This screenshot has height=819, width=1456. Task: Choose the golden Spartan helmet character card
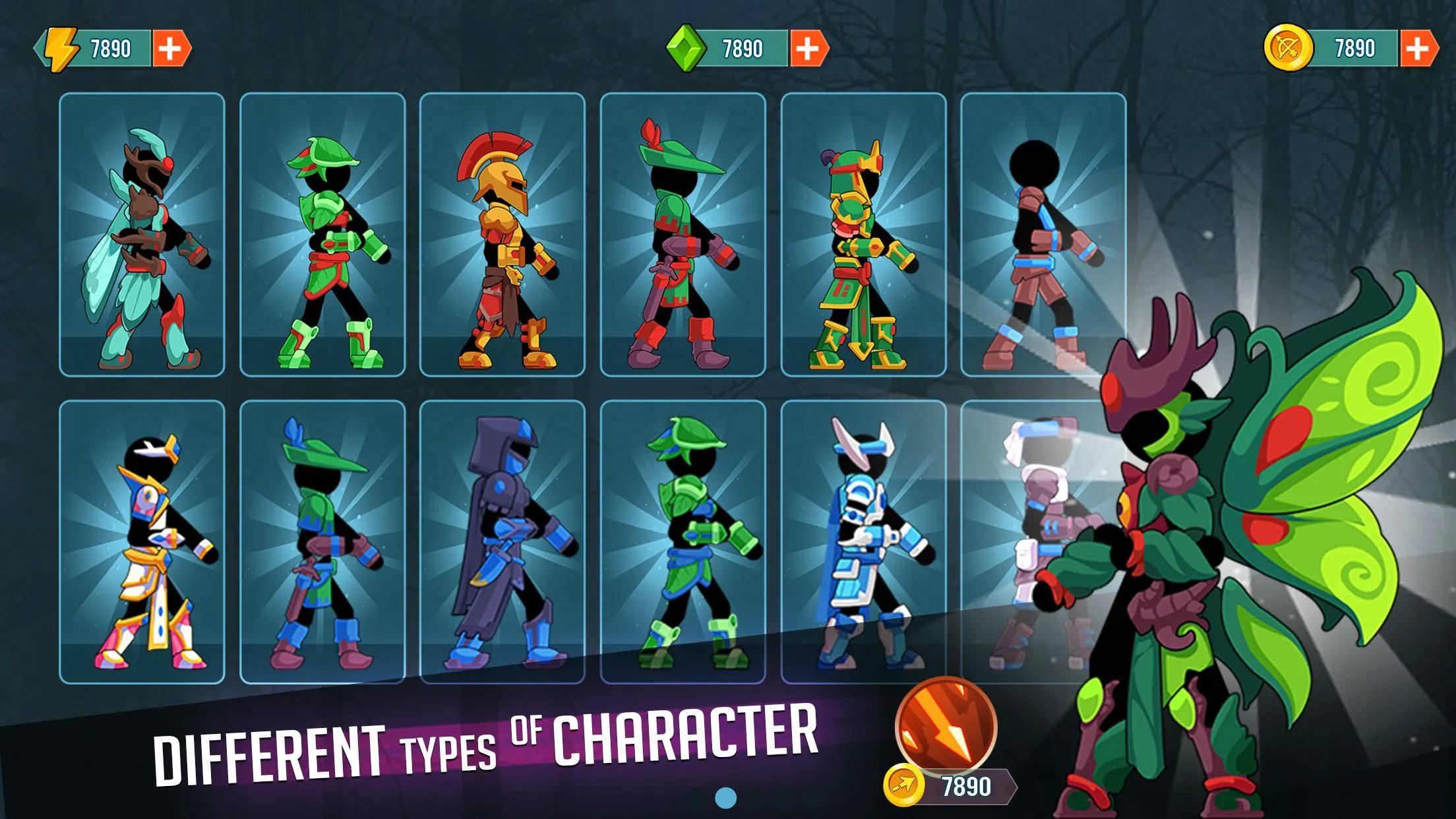click(x=502, y=235)
